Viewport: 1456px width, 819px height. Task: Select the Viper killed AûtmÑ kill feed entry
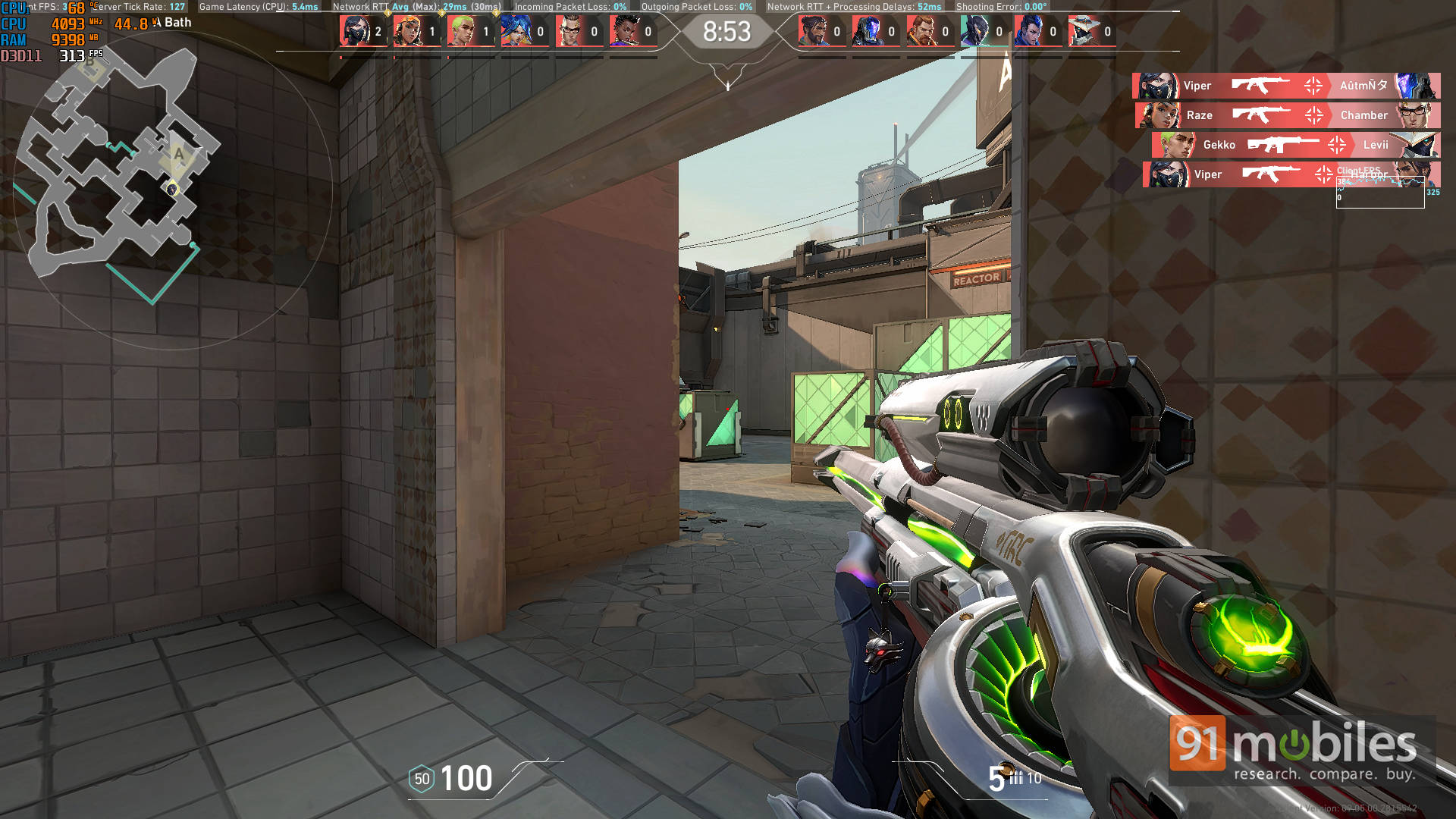1286,86
